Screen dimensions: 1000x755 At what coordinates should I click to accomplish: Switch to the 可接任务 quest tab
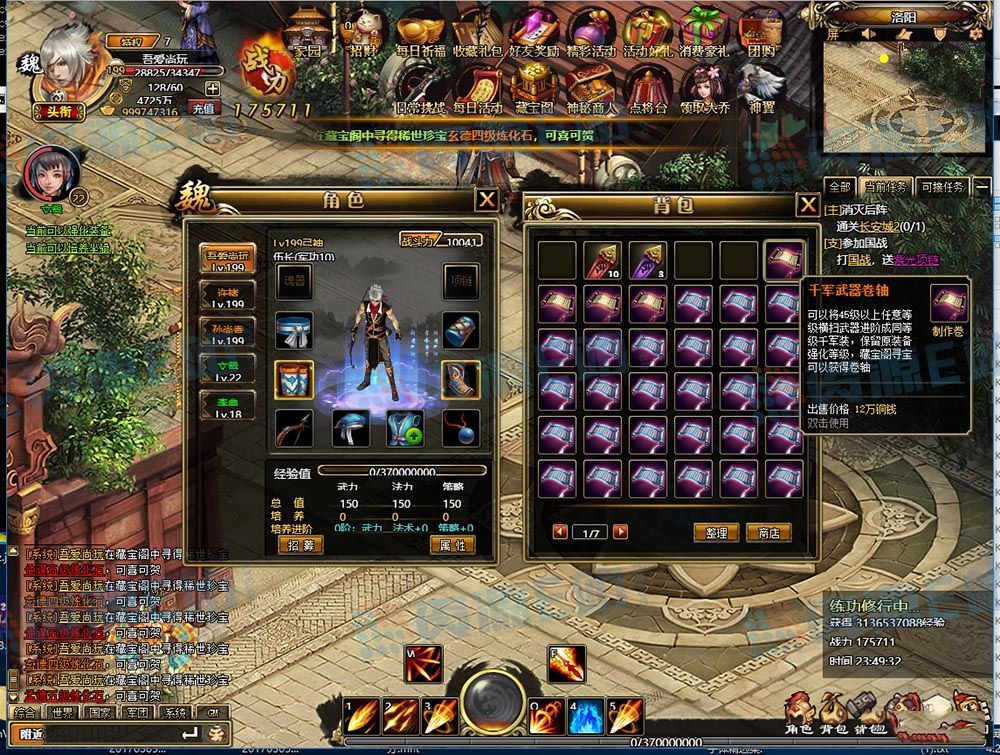pyautogui.click(x=942, y=187)
